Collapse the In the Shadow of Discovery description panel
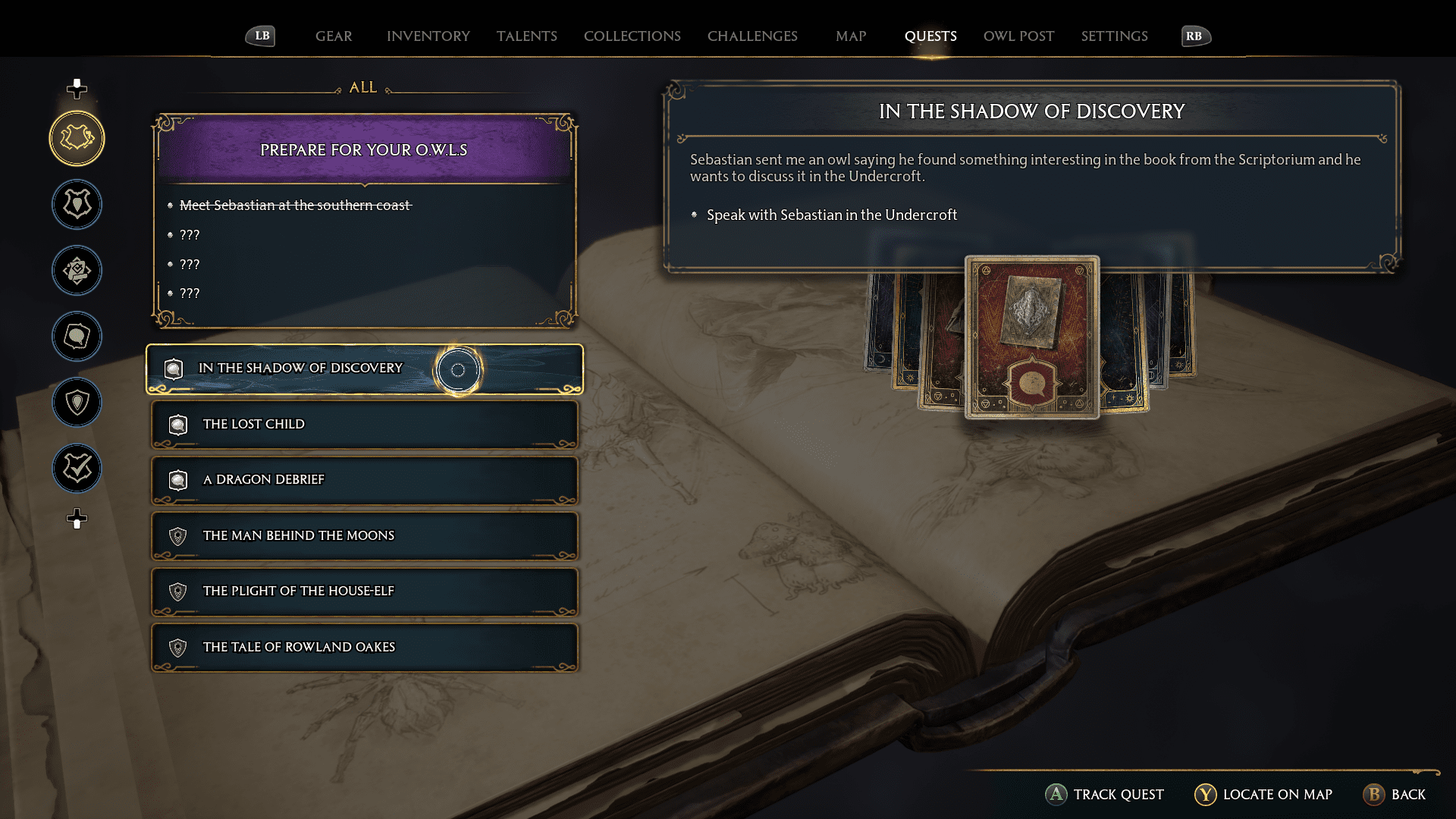 pyautogui.click(x=1031, y=111)
